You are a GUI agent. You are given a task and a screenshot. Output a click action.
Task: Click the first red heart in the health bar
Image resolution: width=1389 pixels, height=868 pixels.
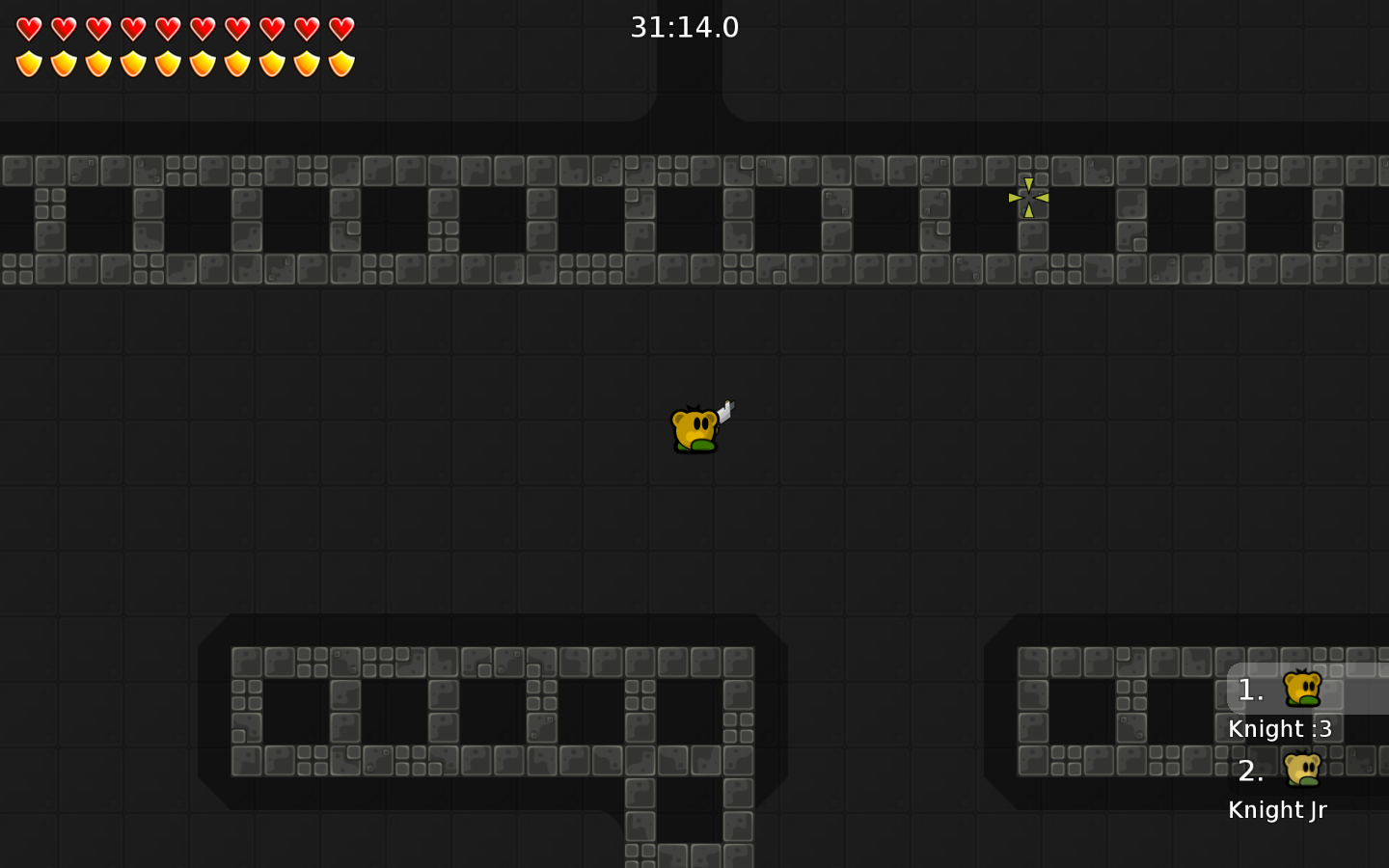[x=29, y=28]
